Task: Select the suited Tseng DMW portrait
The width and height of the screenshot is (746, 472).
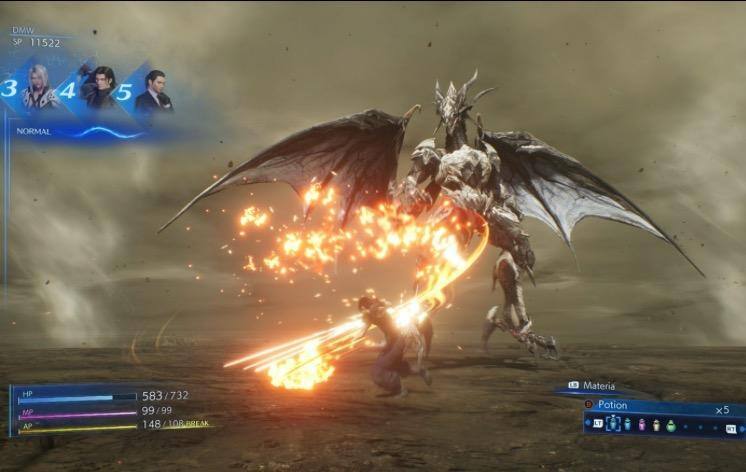Action: [153, 90]
